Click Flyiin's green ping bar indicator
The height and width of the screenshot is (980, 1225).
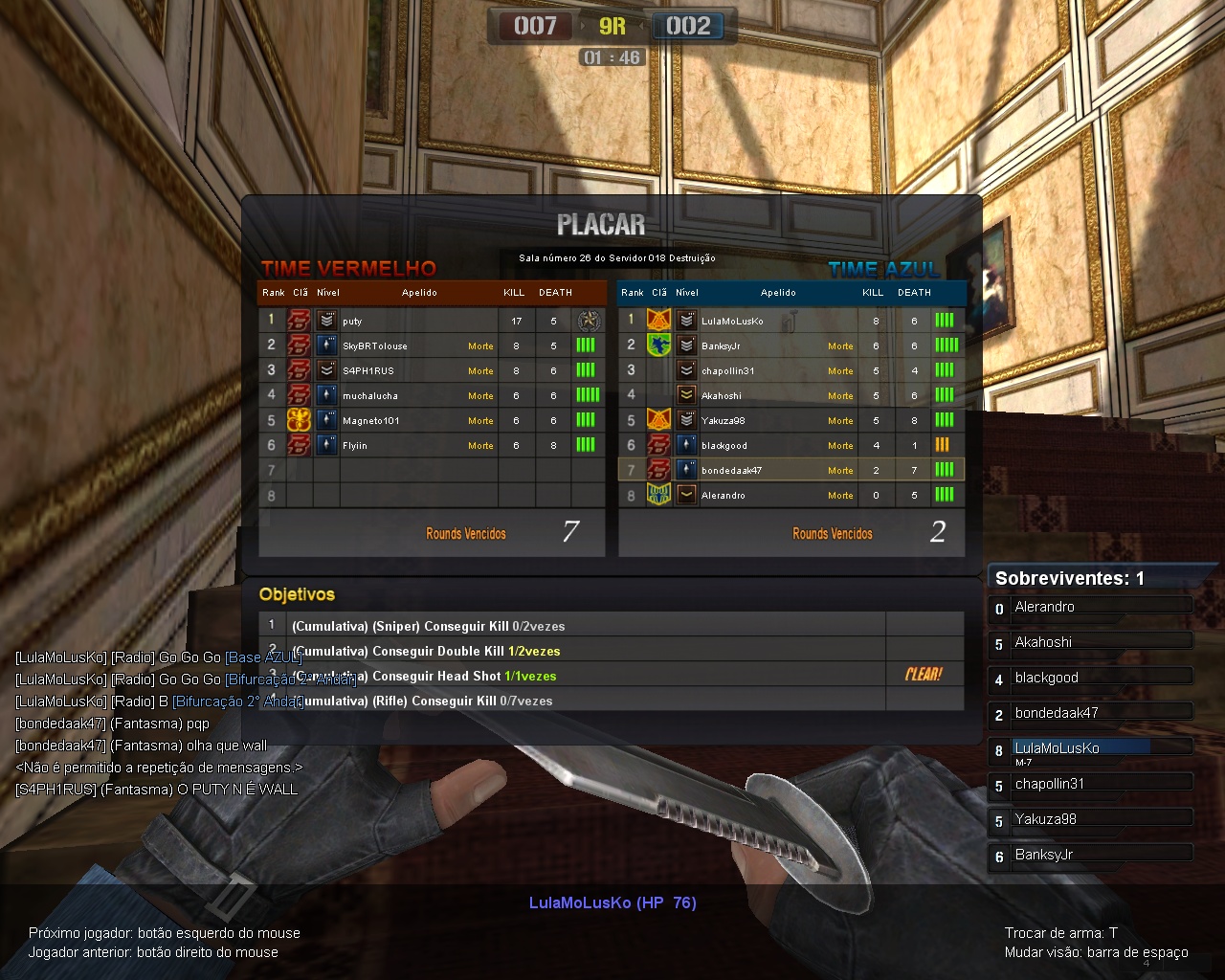click(587, 445)
